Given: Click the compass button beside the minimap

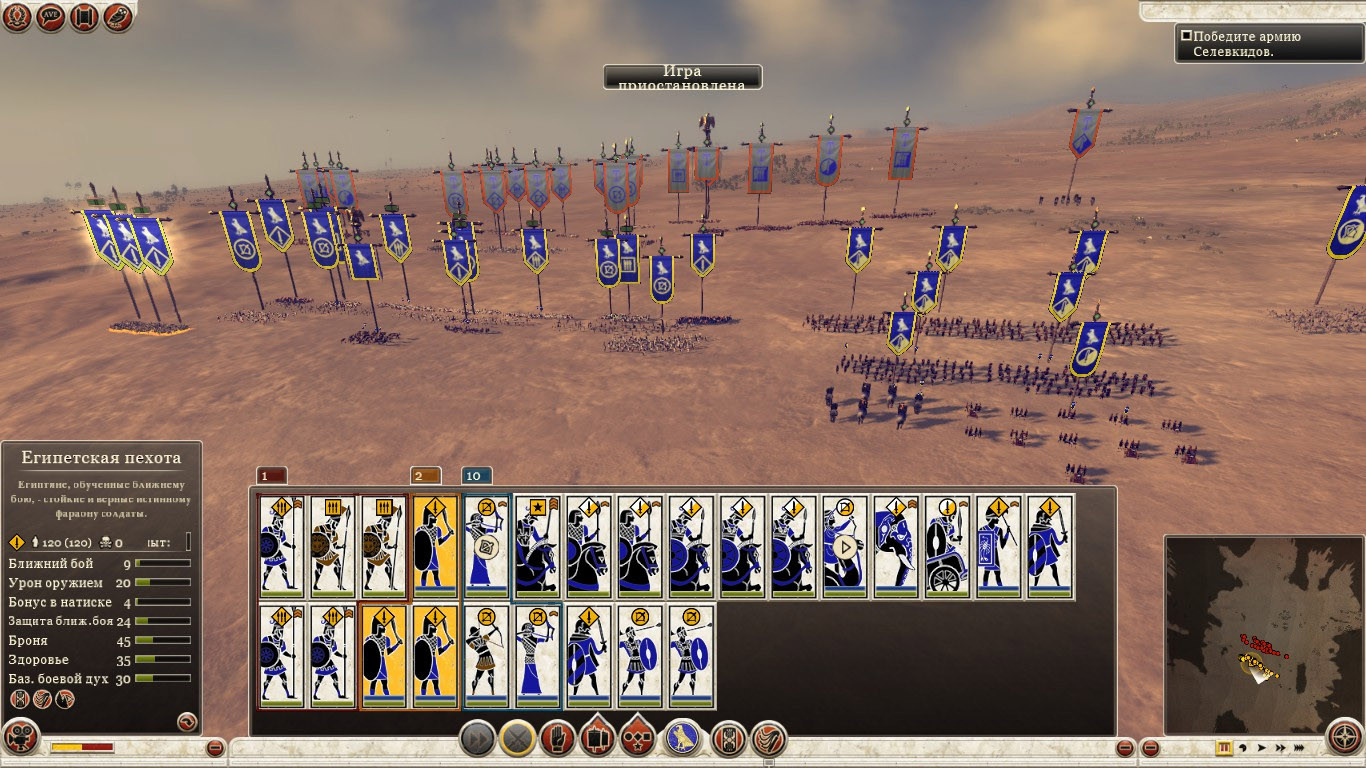Looking at the screenshot, I should click(1345, 739).
